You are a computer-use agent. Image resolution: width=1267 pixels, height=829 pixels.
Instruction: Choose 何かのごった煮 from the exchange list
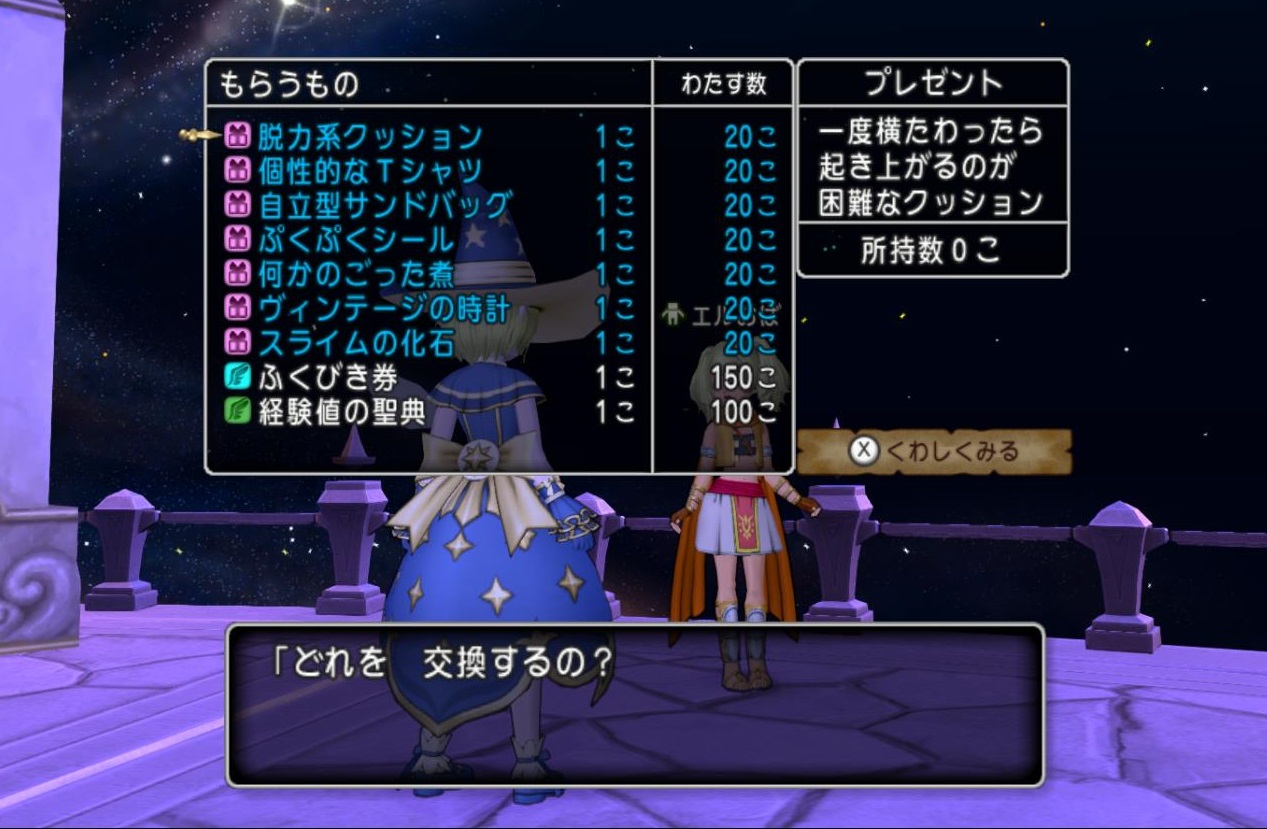[356, 274]
